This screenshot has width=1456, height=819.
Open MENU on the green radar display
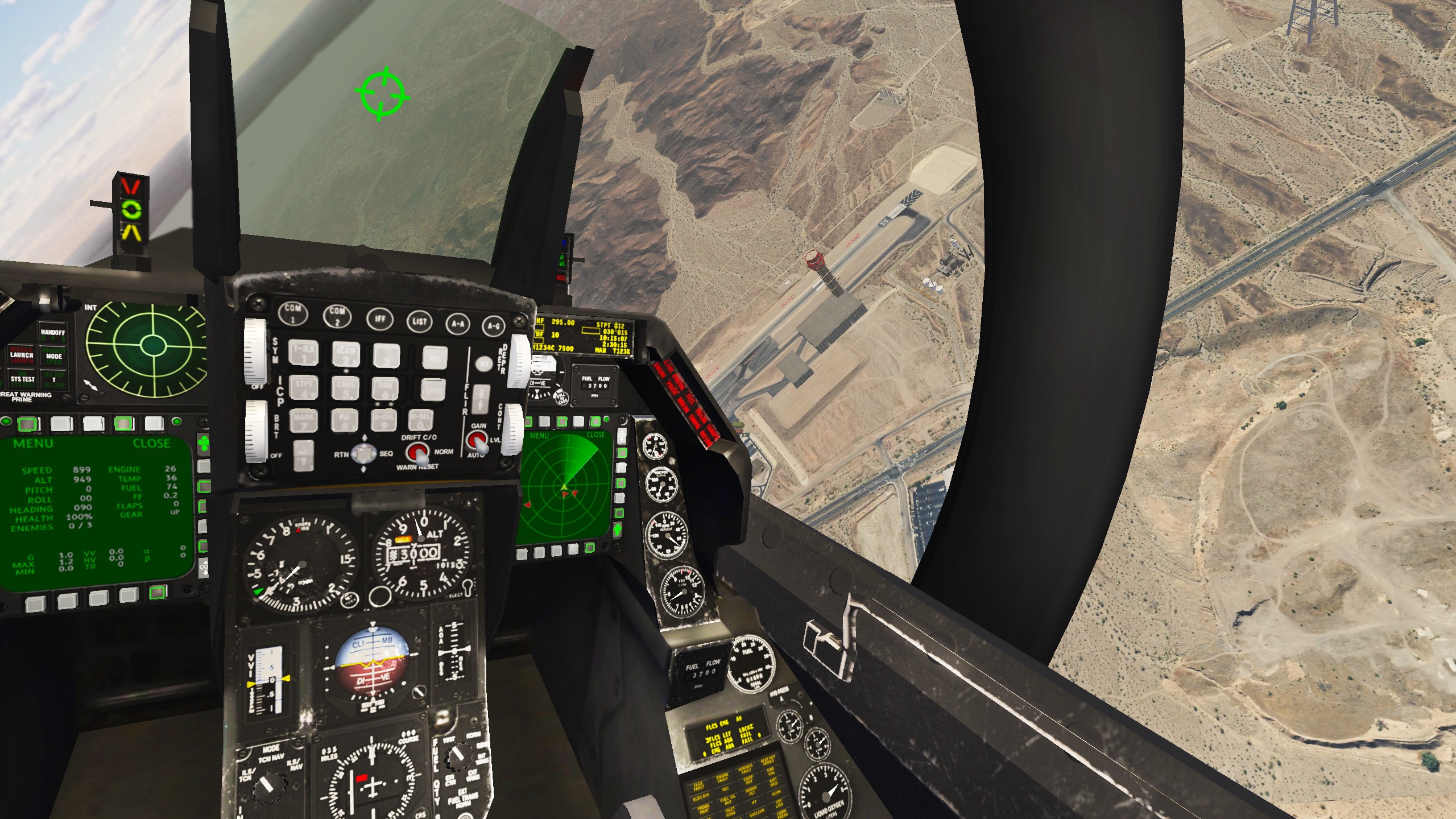point(539,436)
